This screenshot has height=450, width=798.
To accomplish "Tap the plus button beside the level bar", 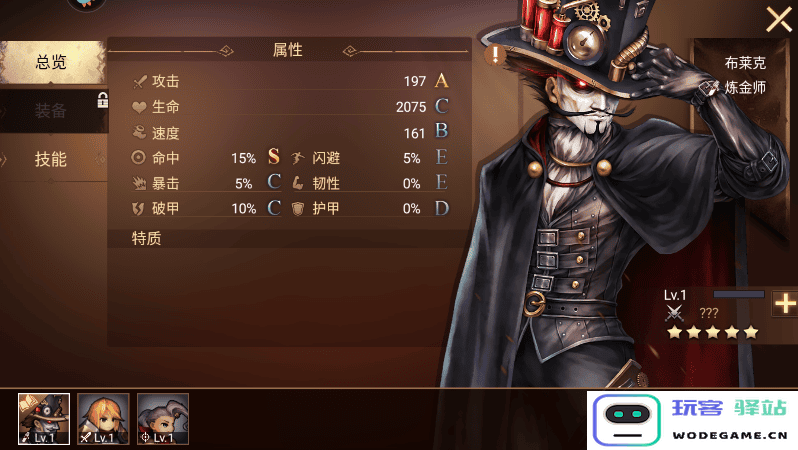I will click(x=785, y=305).
